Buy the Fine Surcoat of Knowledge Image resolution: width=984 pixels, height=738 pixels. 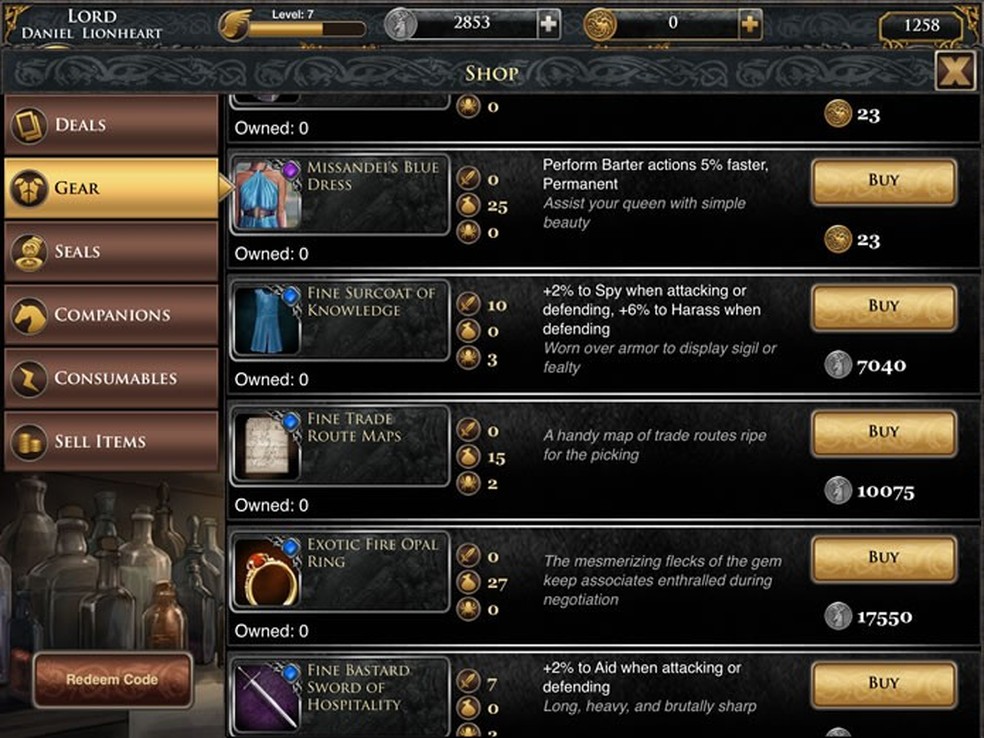point(883,307)
